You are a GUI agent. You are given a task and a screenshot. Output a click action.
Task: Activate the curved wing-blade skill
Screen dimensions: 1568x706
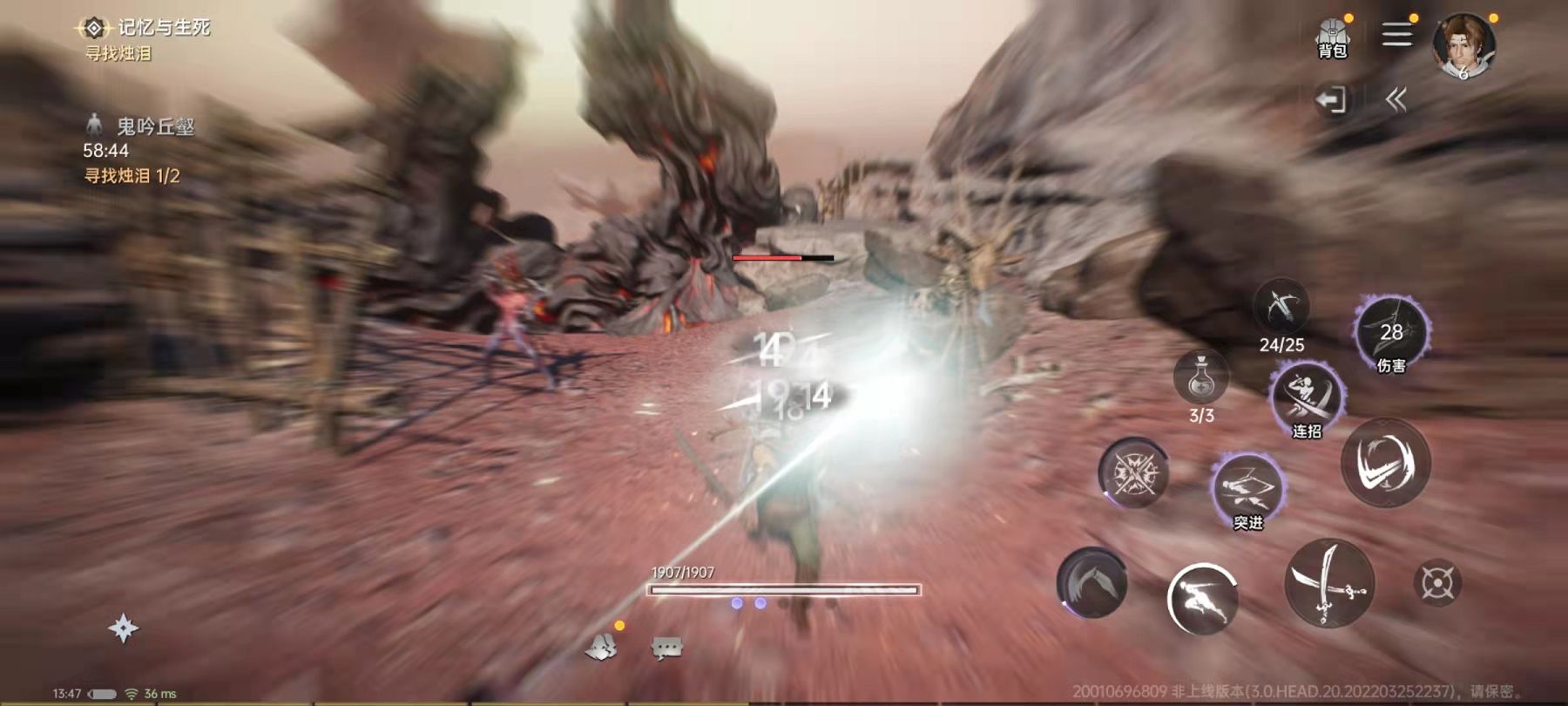pos(1092,582)
